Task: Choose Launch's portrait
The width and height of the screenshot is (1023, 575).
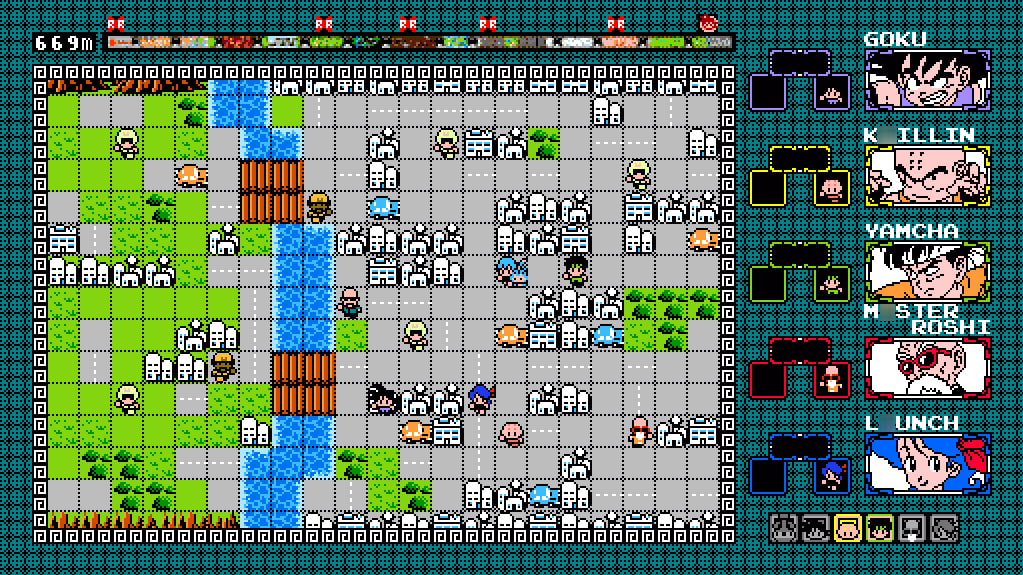Action: (x=927, y=464)
